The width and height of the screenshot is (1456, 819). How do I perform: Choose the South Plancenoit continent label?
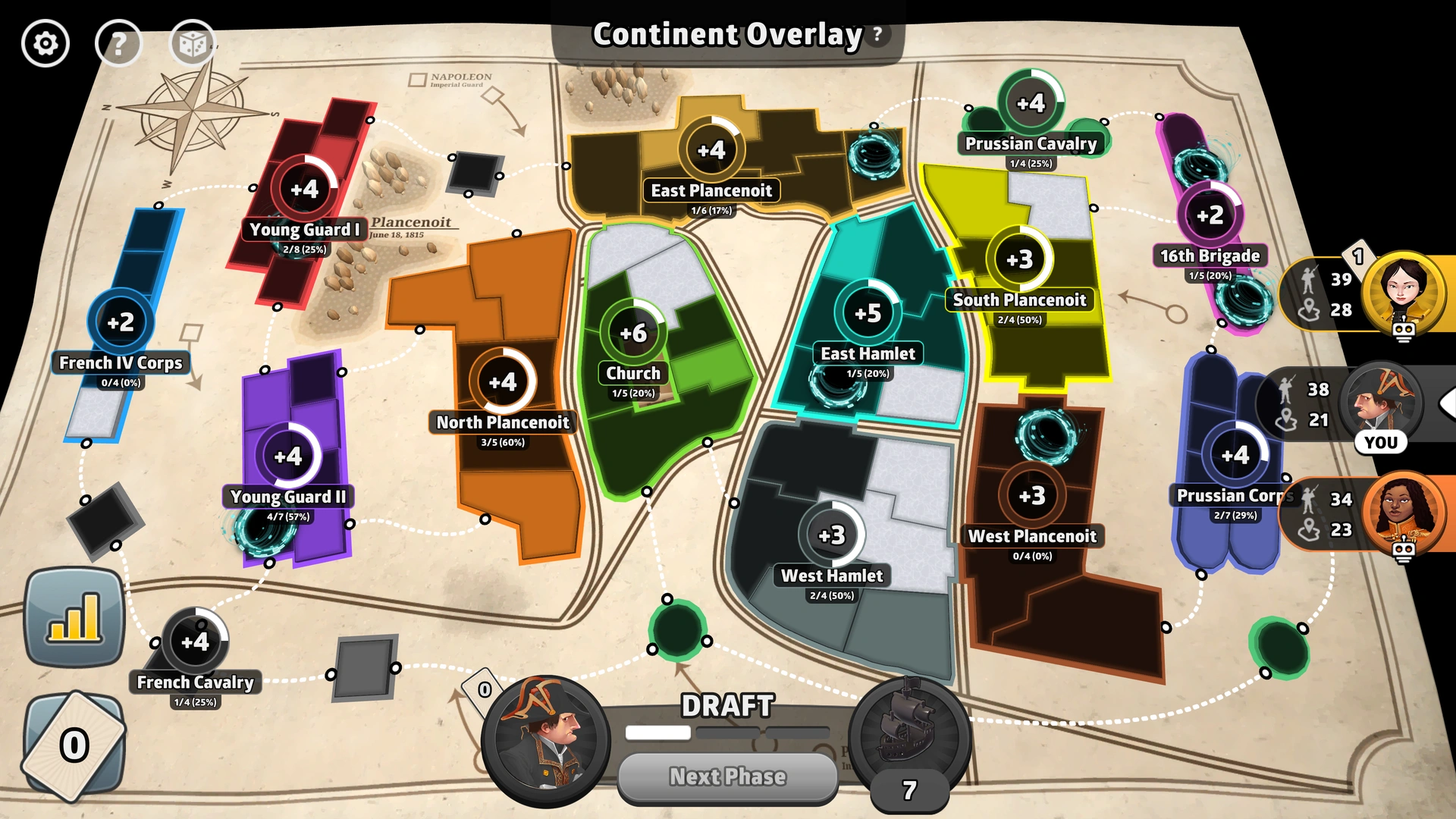1019,300
